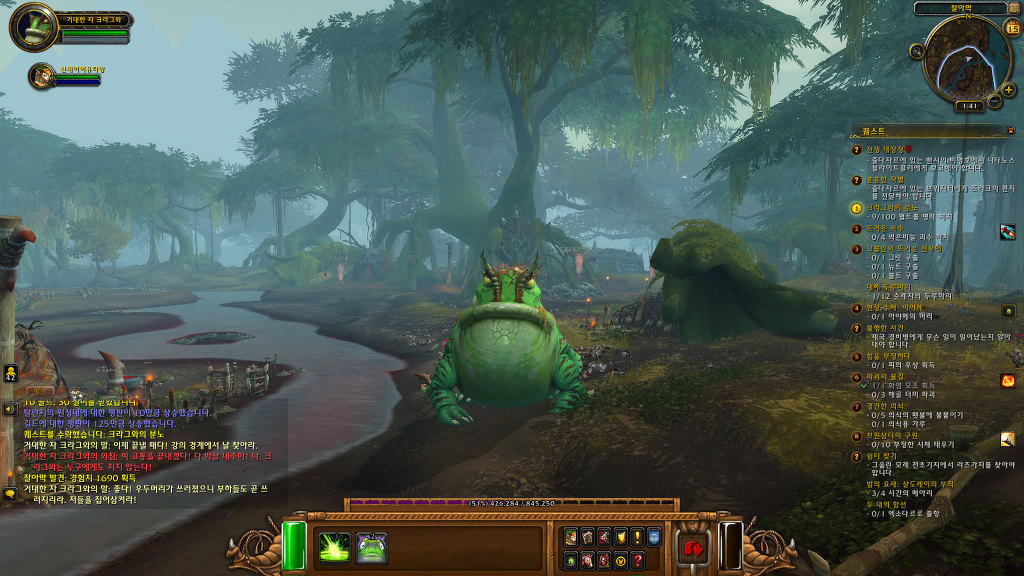
Task: Open the red question mark help button
Action: (637, 560)
